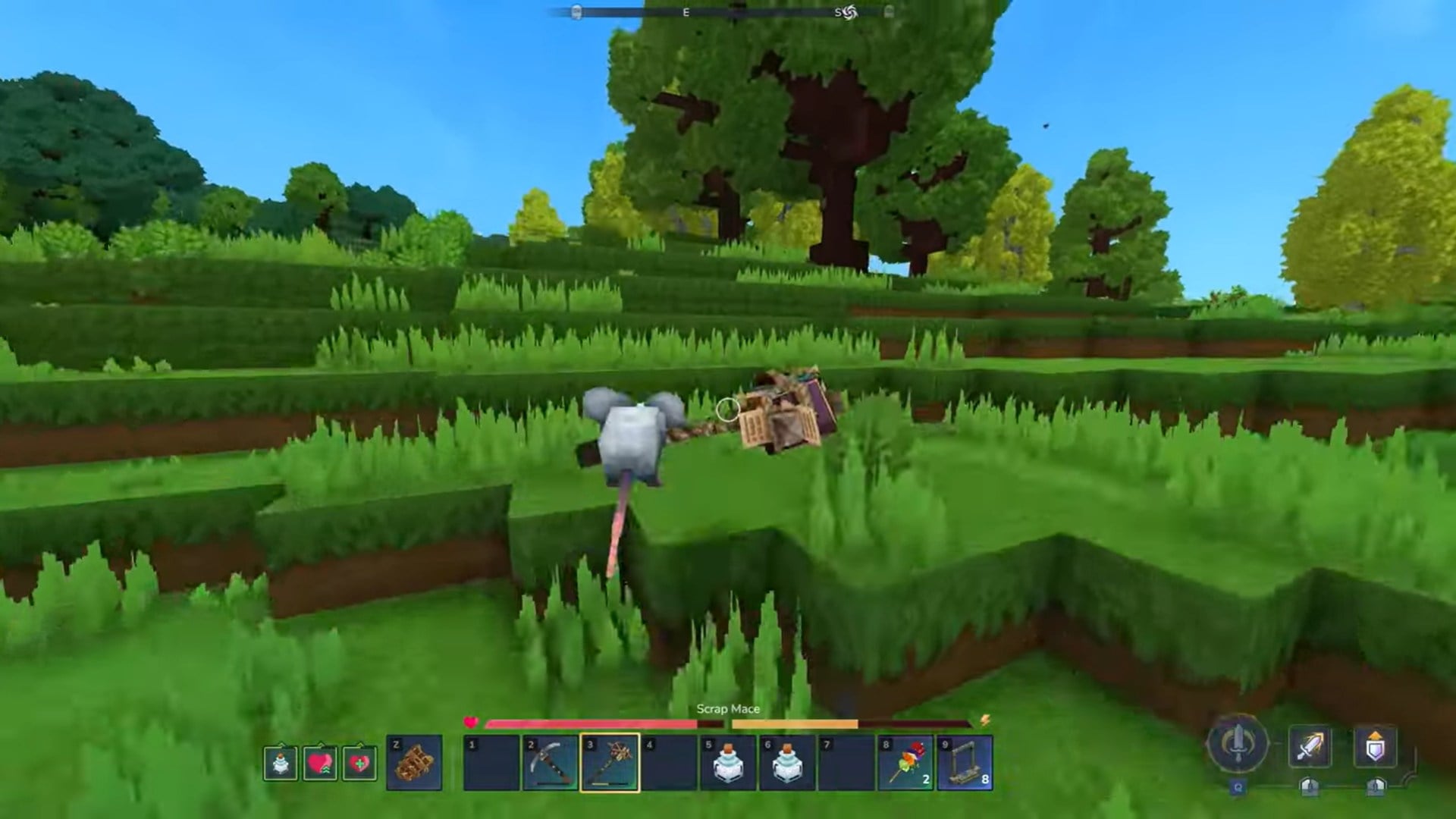Viewport: 1456px width, 819px height.
Task: Click the scrap item in the Z slot
Action: tap(416, 762)
